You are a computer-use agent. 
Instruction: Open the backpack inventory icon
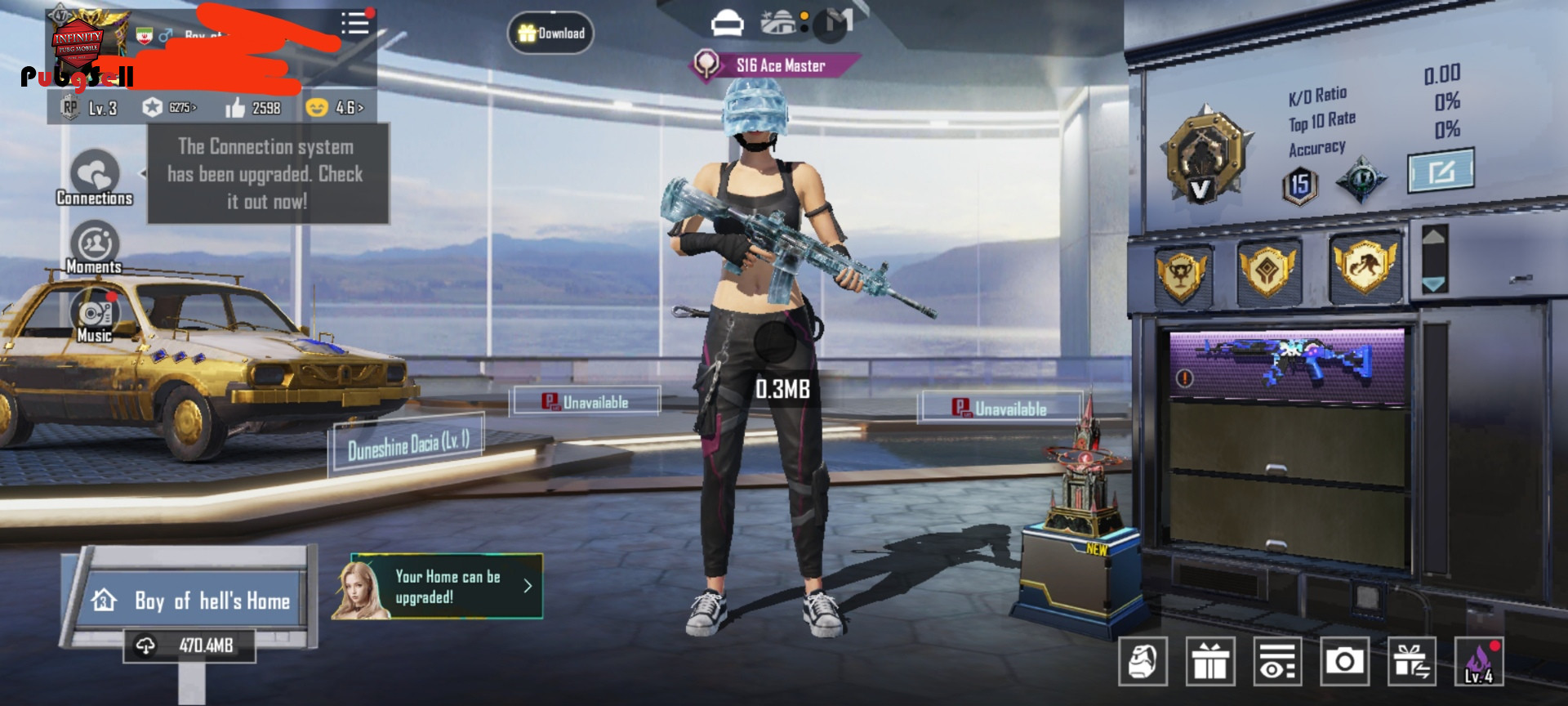coord(1143,661)
